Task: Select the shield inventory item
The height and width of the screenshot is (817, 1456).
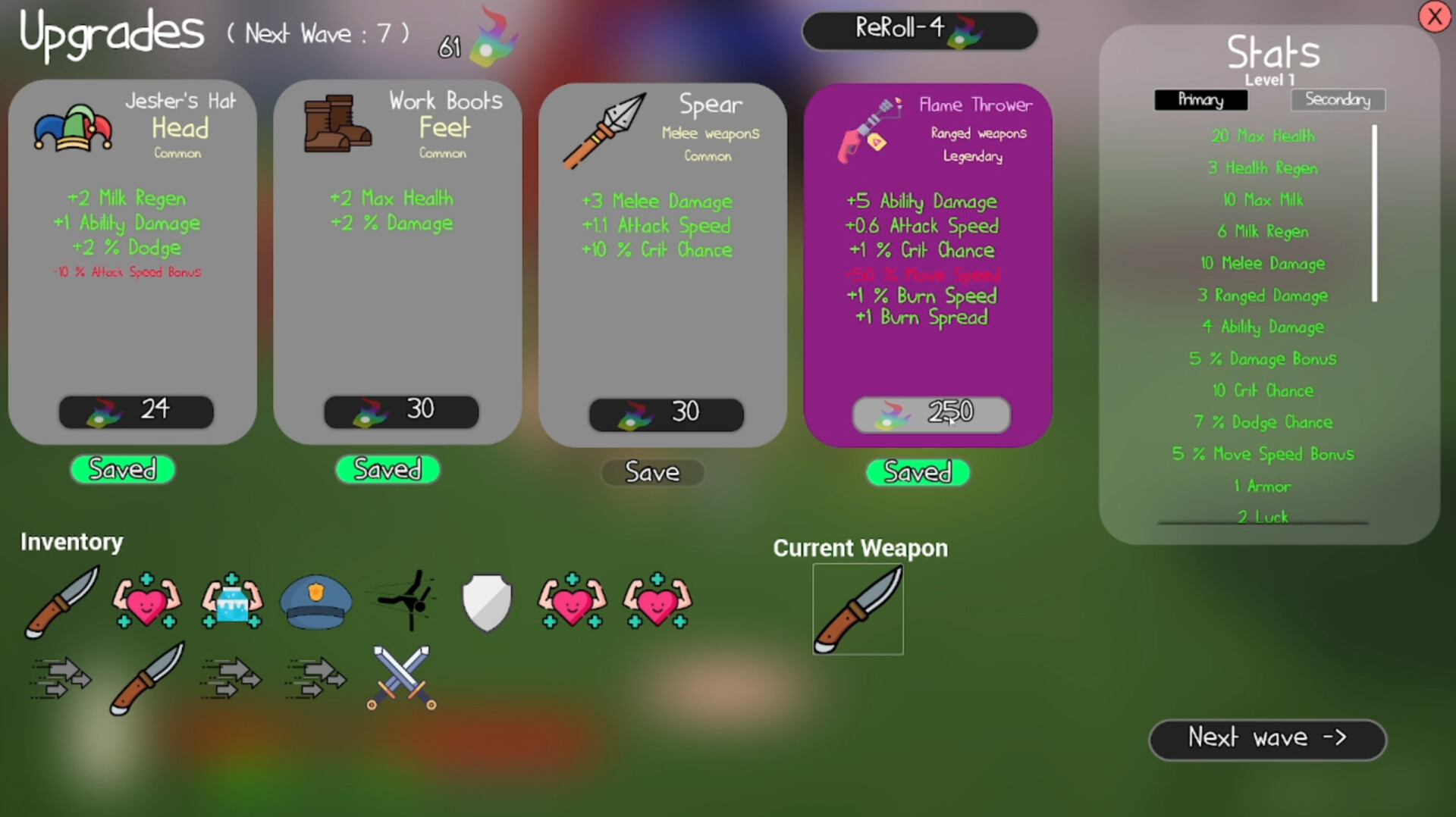Action: (x=486, y=601)
